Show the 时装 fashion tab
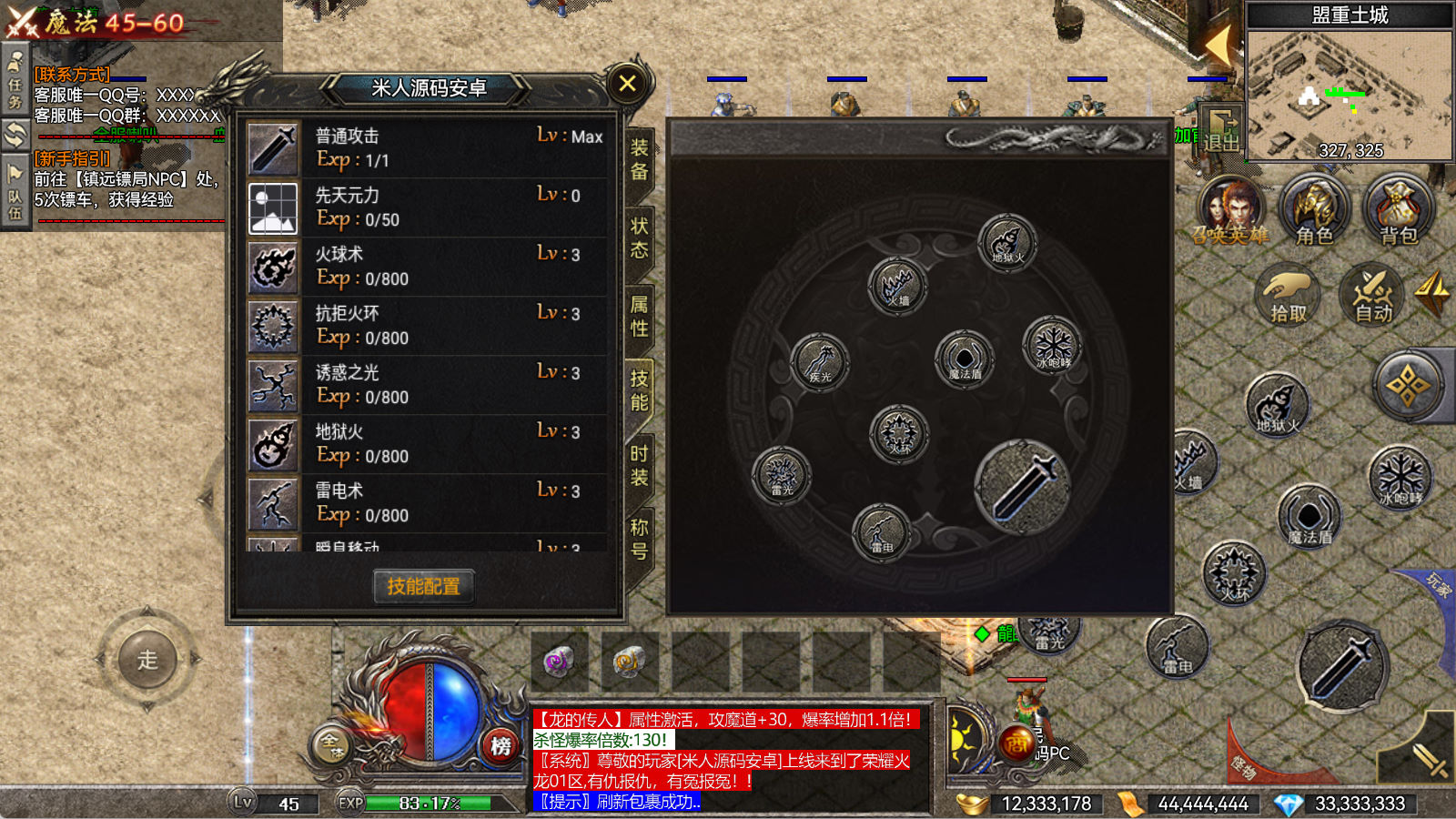The width and height of the screenshot is (1456, 819). [x=640, y=465]
